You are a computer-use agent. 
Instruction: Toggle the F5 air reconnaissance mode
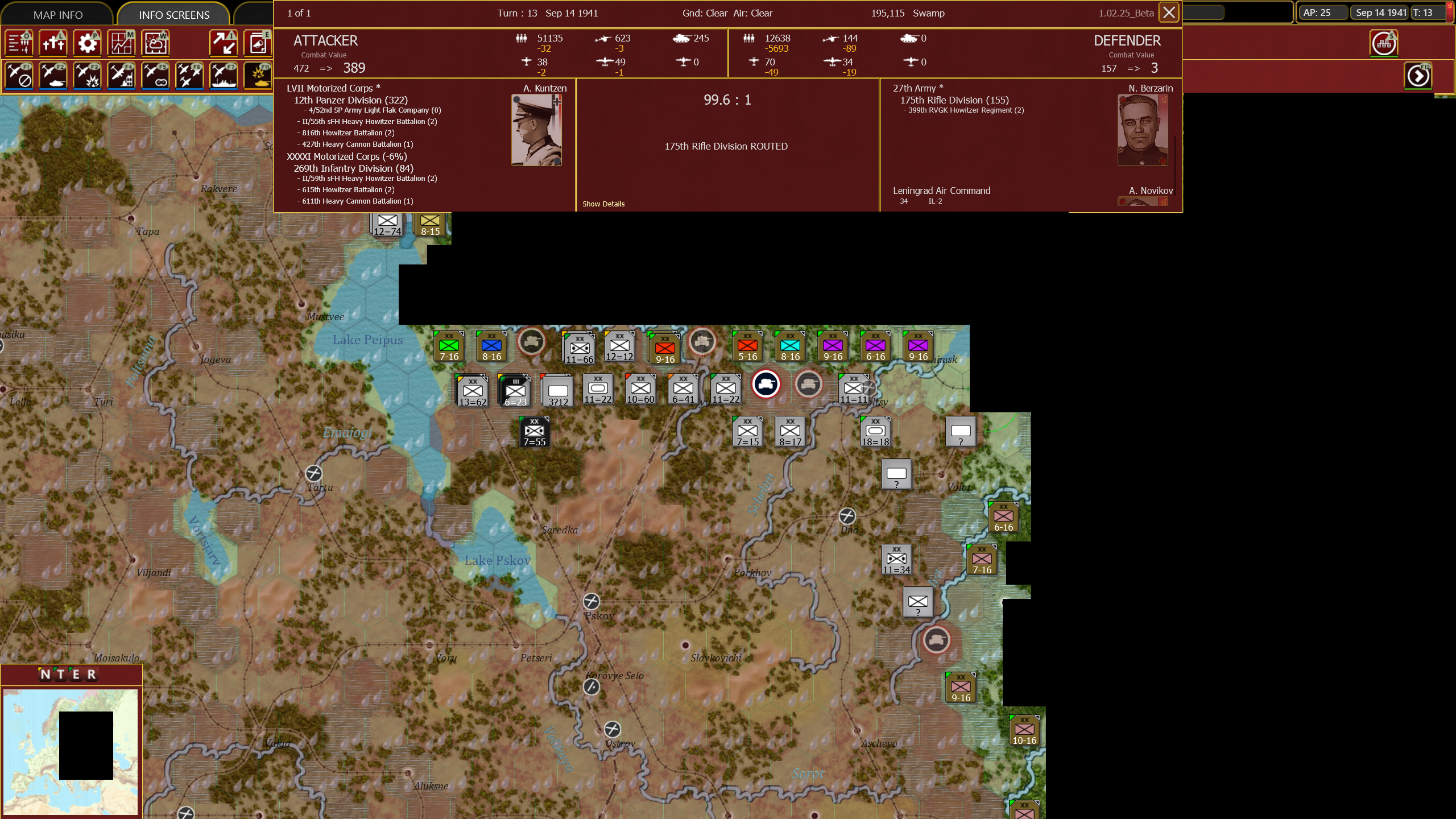pos(156,76)
